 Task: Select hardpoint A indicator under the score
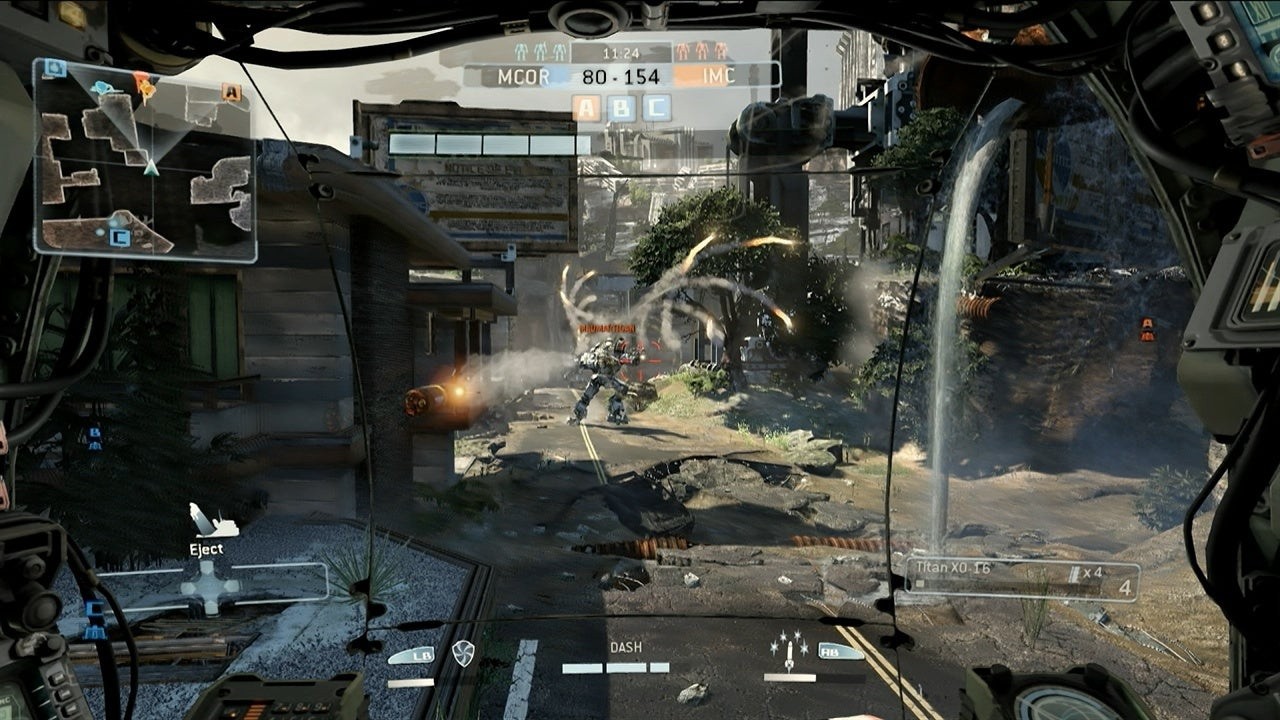(x=586, y=108)
